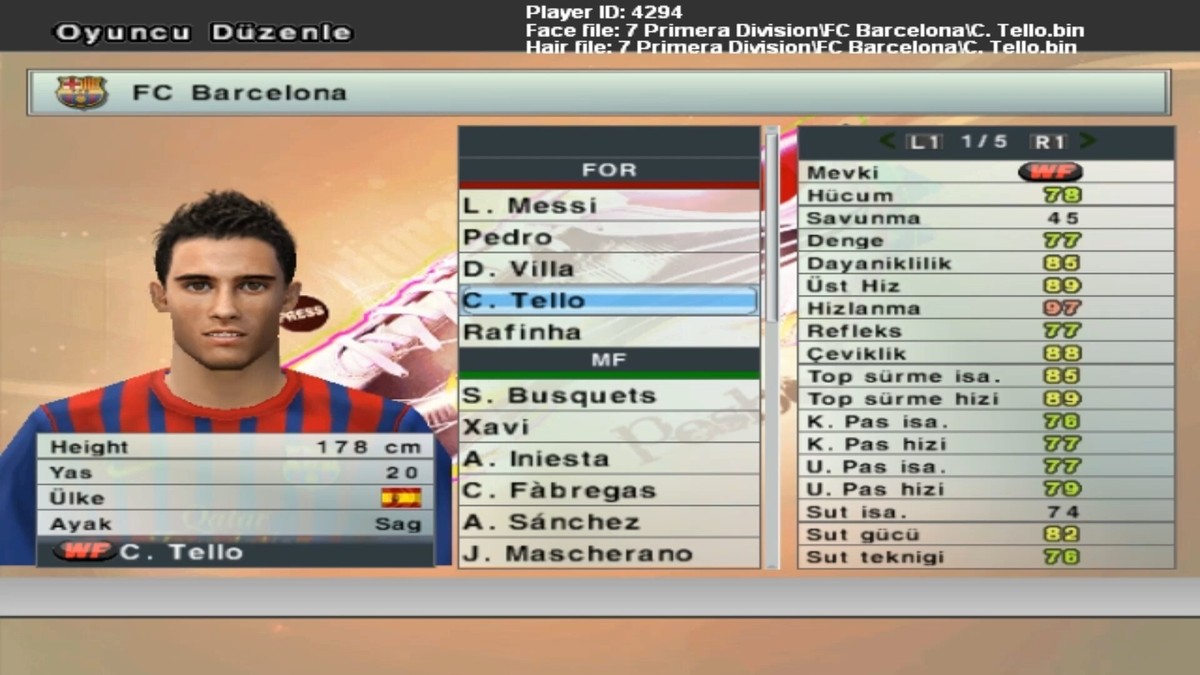Screen dimensions: 1200x675
Task: Choose the Hizlanma stat row
Action: (985, 308)
